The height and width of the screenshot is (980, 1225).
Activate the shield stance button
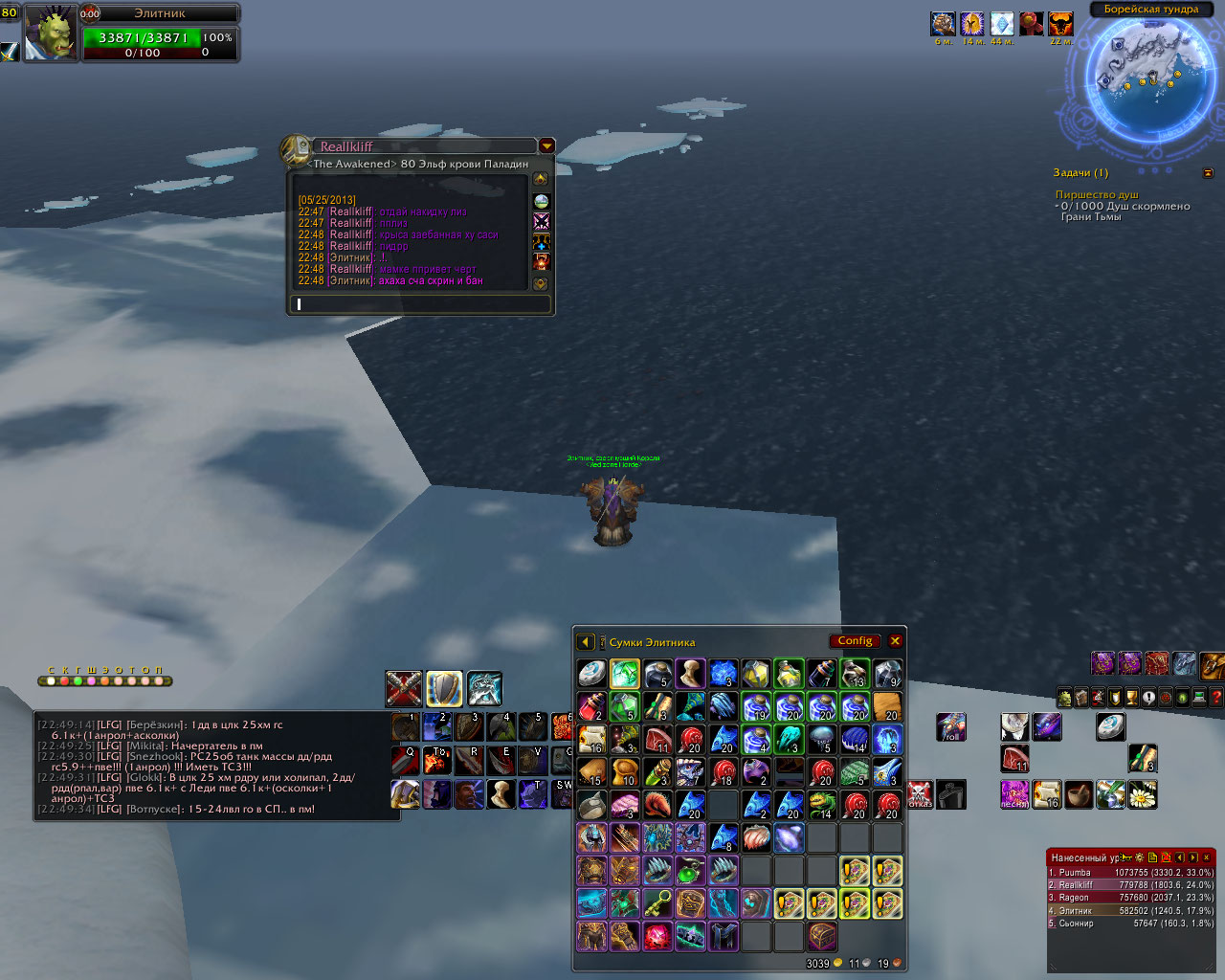tap(444, 688)
